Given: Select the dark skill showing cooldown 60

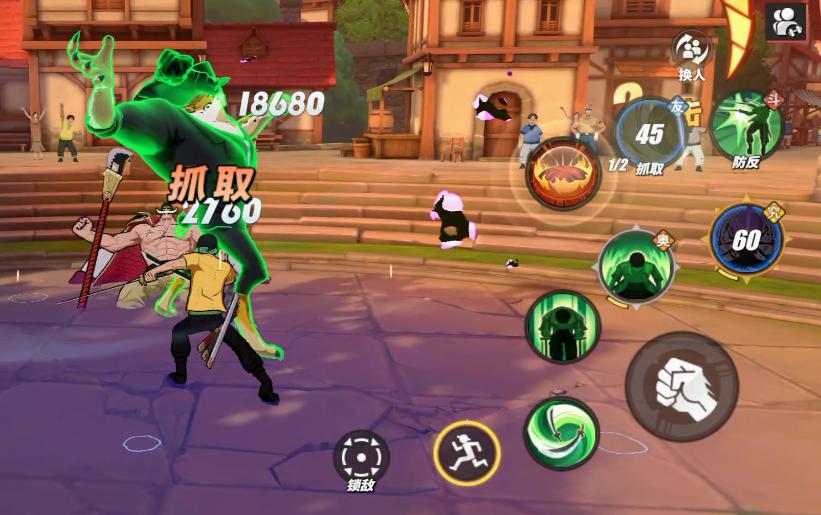Looking at the screenshot, I should tap(746, 240).
